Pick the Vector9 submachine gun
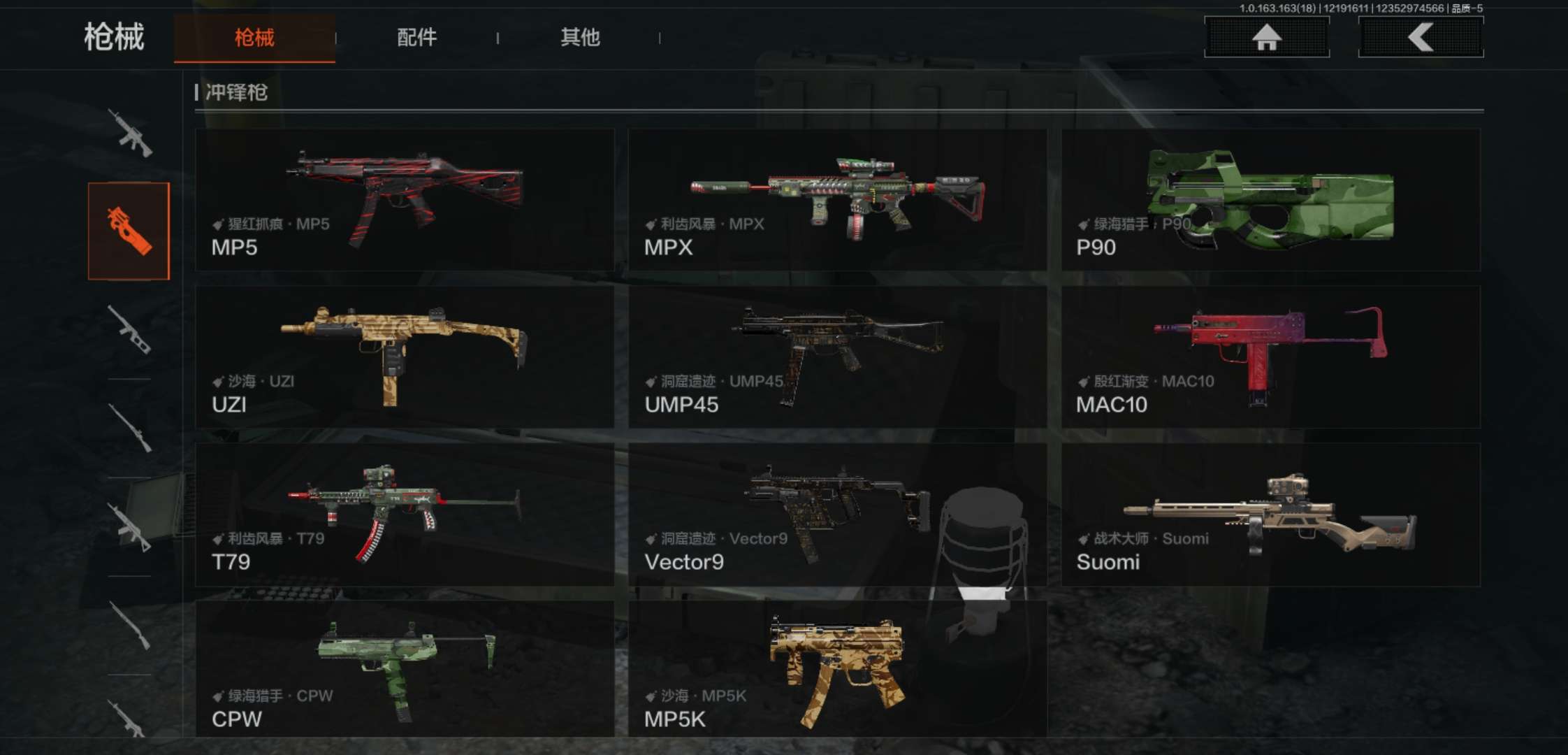The width and height of the screenshot is (1568, 755). coord(837,515)
